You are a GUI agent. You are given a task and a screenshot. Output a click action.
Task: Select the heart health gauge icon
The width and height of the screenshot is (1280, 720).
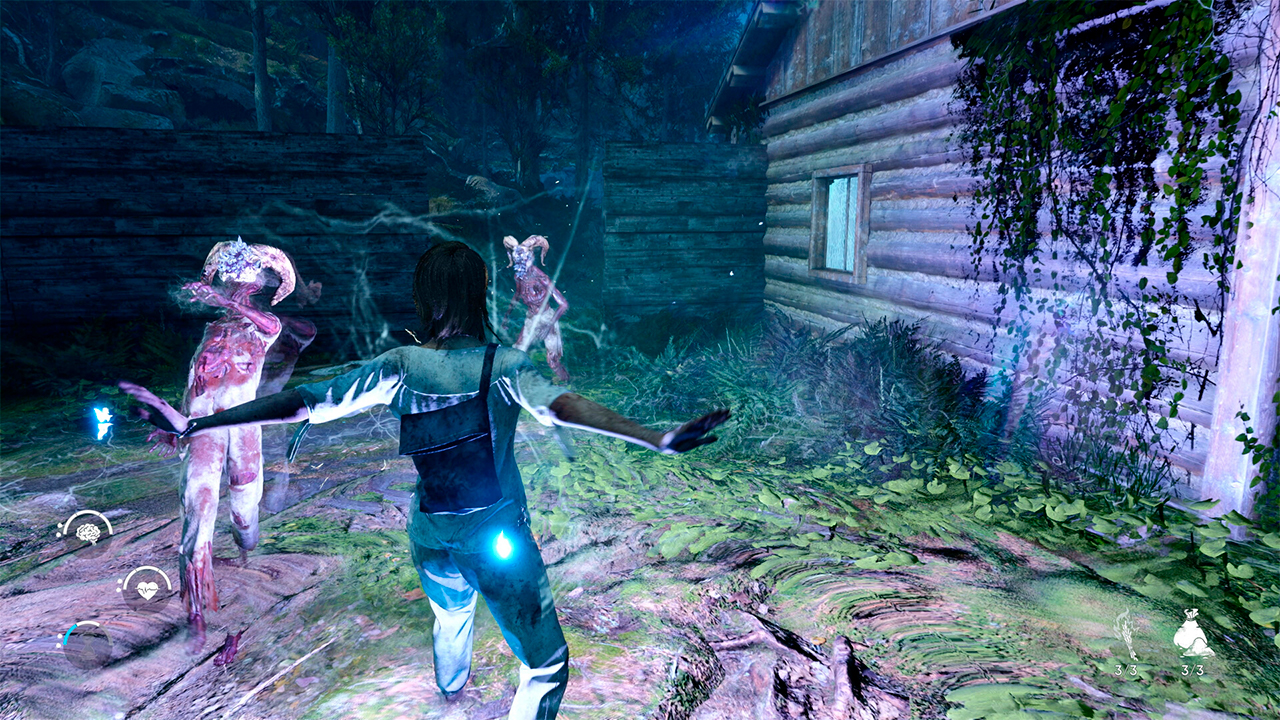coord(146,589)
